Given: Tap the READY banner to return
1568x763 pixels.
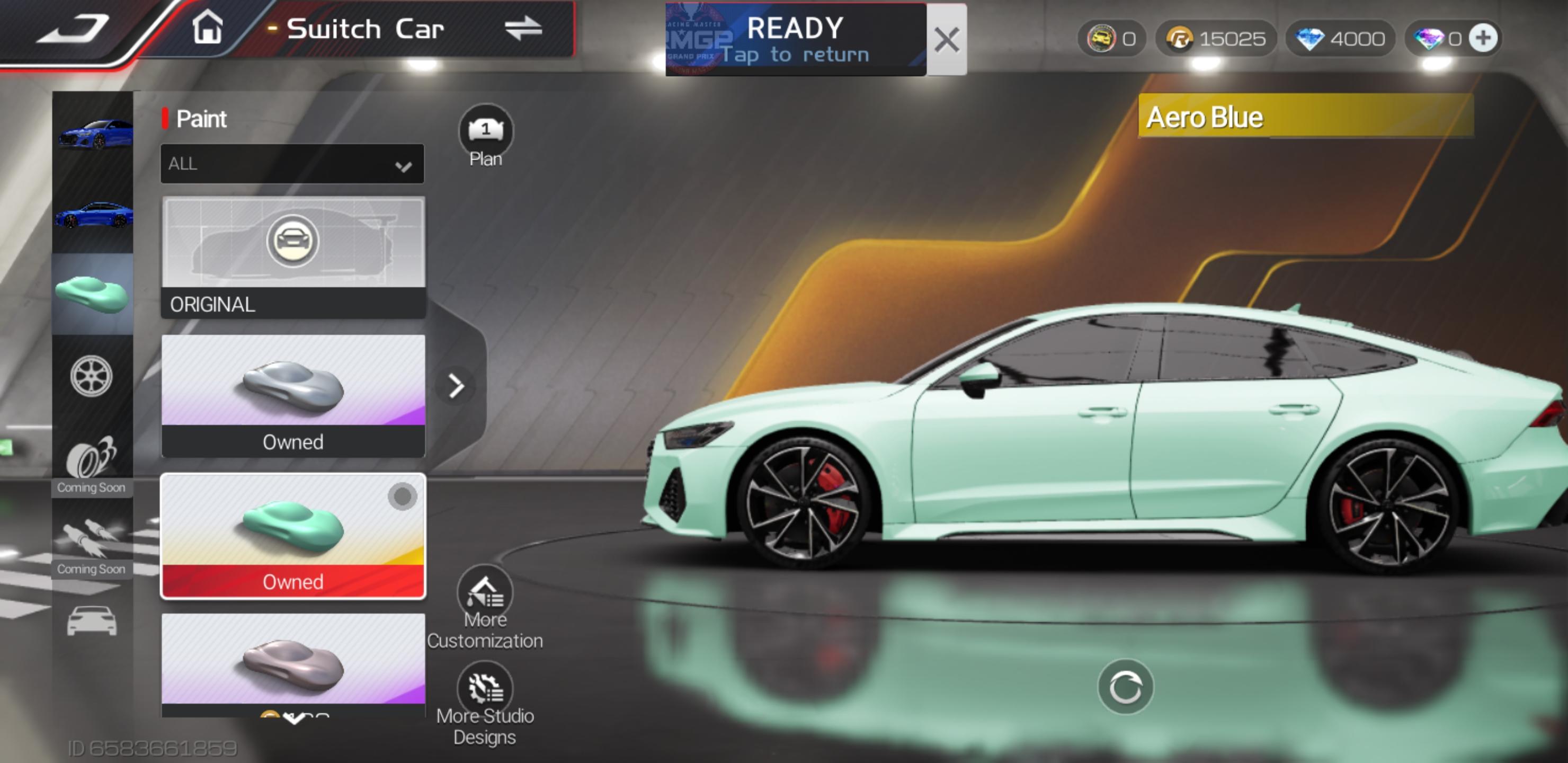Looking at the screenshot, I should point(795,40).
